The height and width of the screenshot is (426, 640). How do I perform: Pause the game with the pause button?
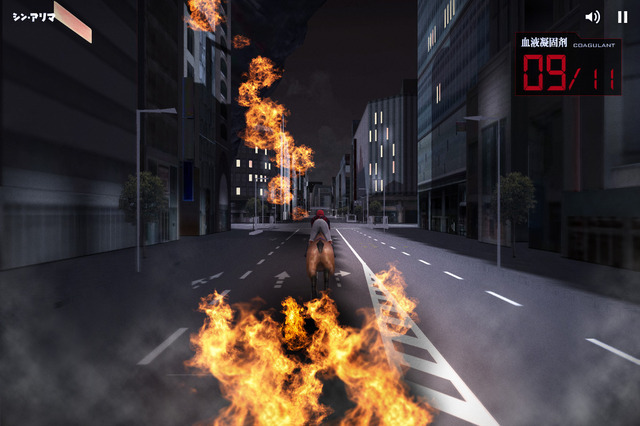click(x=622, y=17)
